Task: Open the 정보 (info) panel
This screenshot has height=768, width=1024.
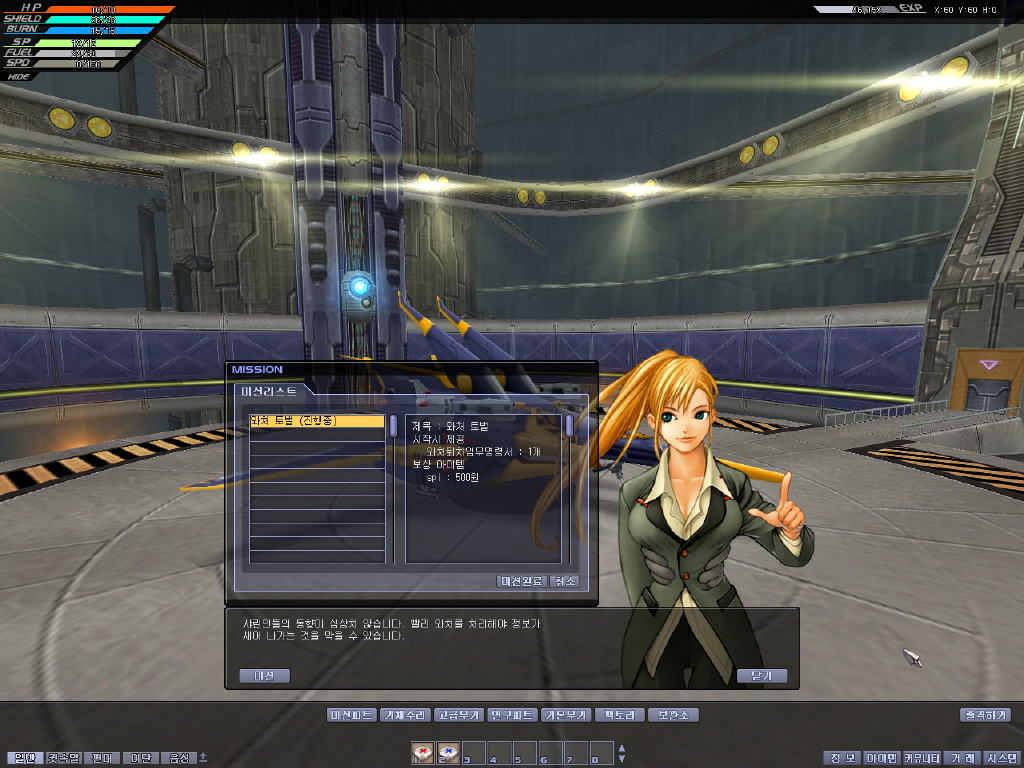Action: 842,758
